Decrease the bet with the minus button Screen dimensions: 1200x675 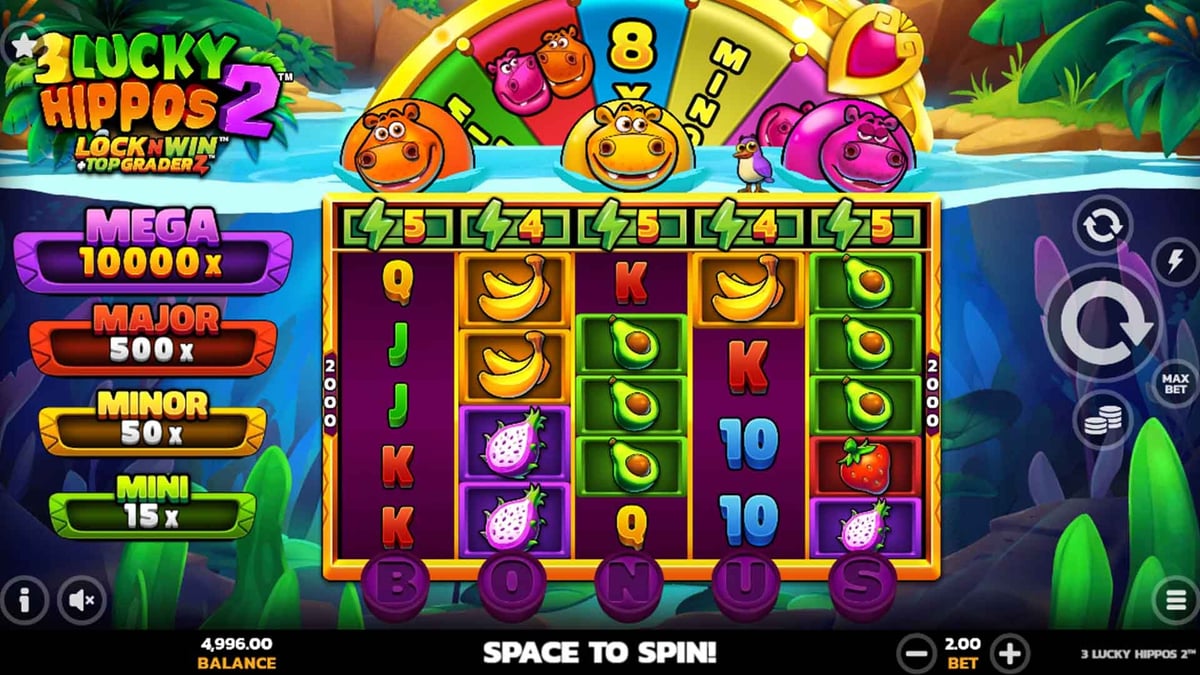coord(916,654)
